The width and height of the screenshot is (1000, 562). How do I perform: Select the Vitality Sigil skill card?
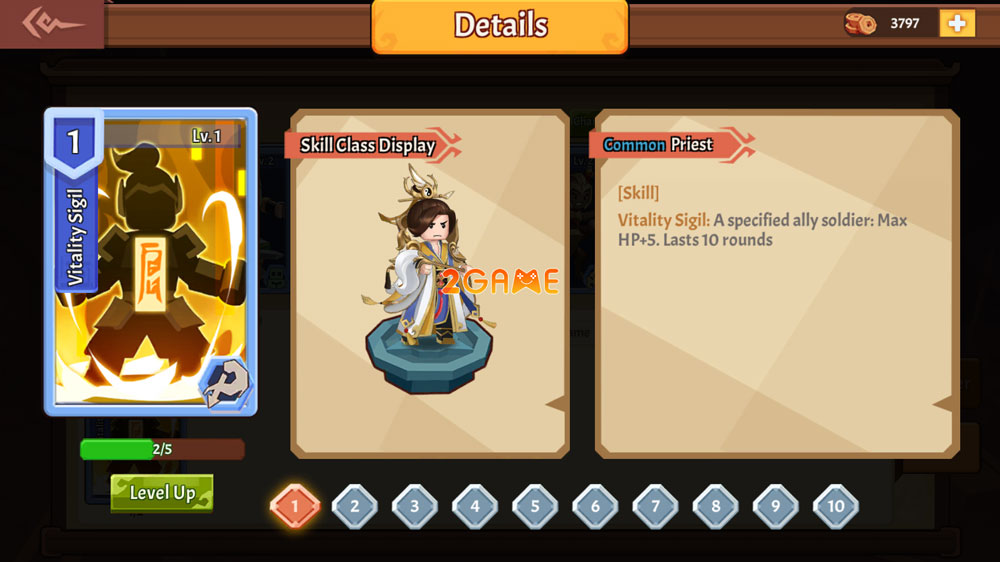tap(150, 262)
